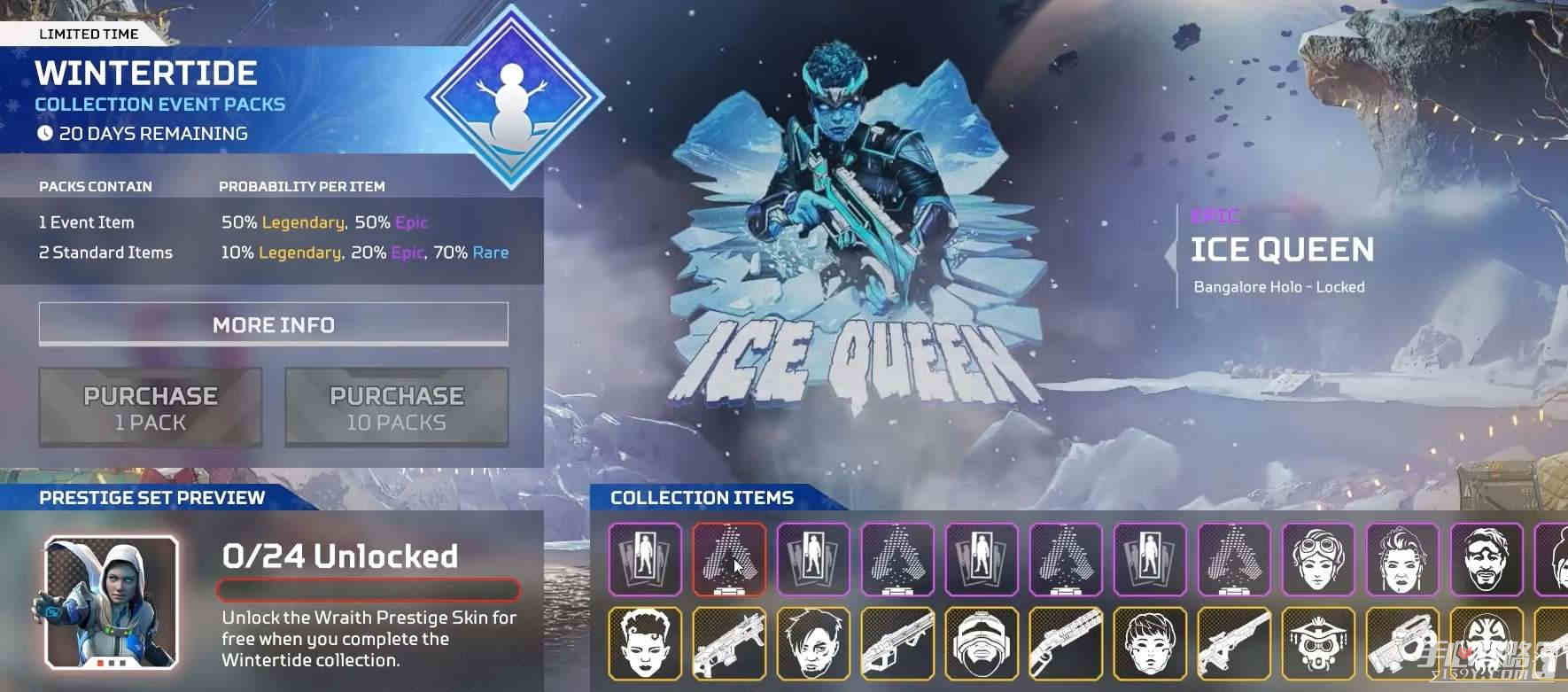This screenshot has width=1568, height=692.
Task: Click the Prestige Set Preview header
Action: pos(151,498)
